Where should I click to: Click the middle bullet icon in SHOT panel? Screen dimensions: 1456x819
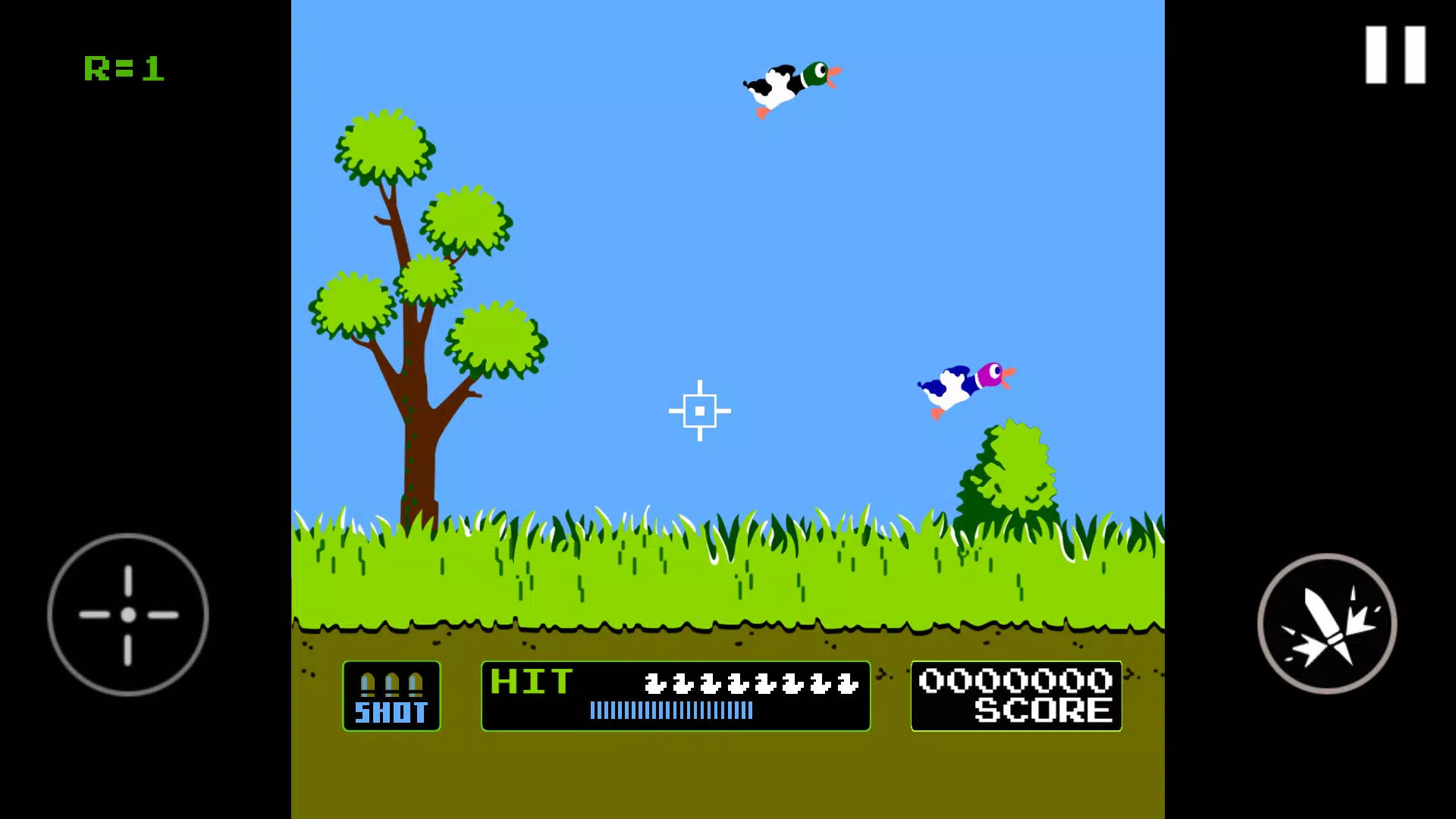pos(392,682)
